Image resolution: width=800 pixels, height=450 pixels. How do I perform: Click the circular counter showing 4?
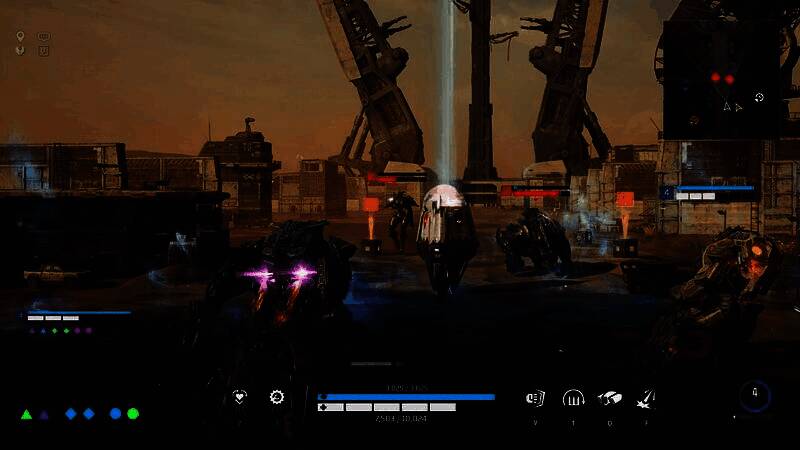(x=755, y=397)
